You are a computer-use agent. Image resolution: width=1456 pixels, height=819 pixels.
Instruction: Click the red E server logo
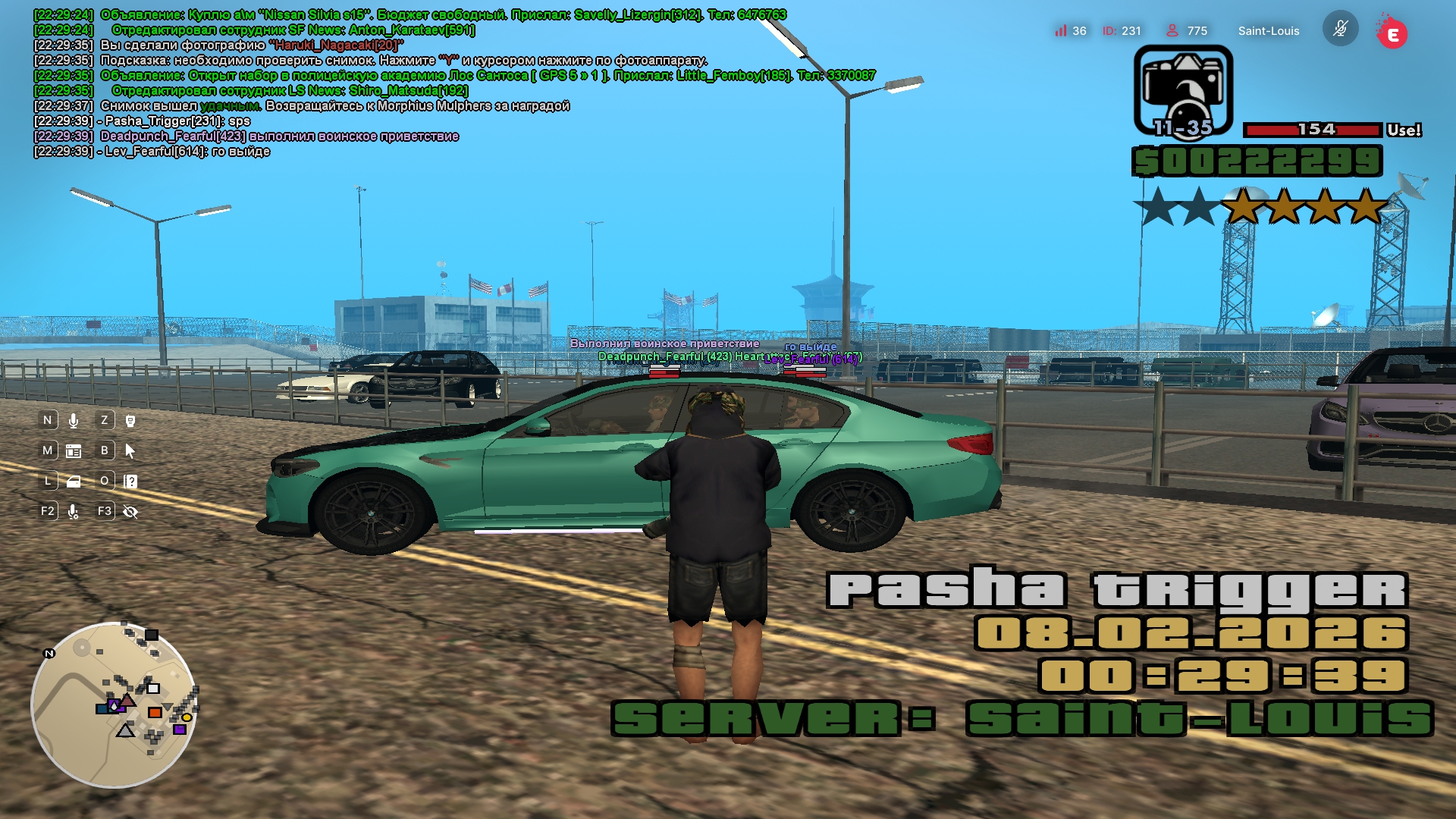(1392, 33)
